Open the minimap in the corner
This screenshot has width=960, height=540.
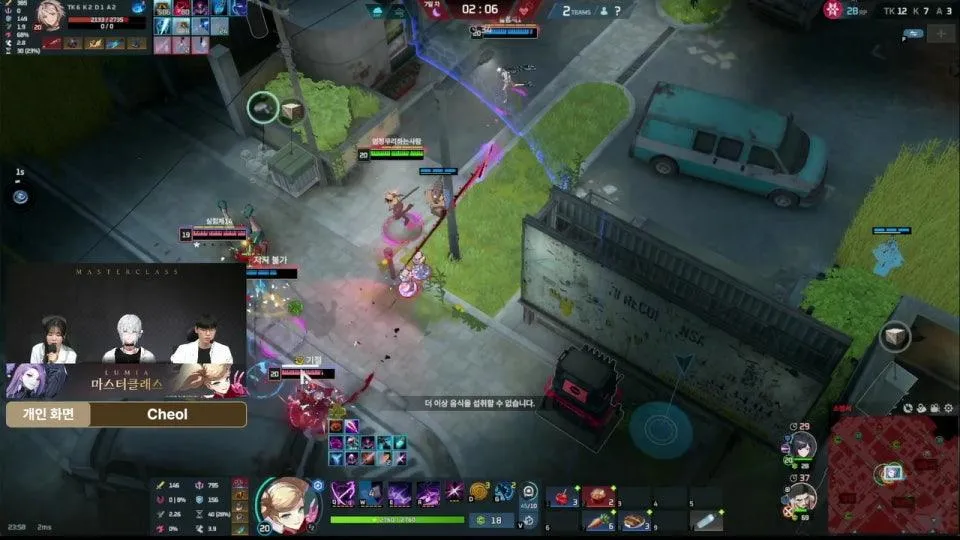point(892,471)
